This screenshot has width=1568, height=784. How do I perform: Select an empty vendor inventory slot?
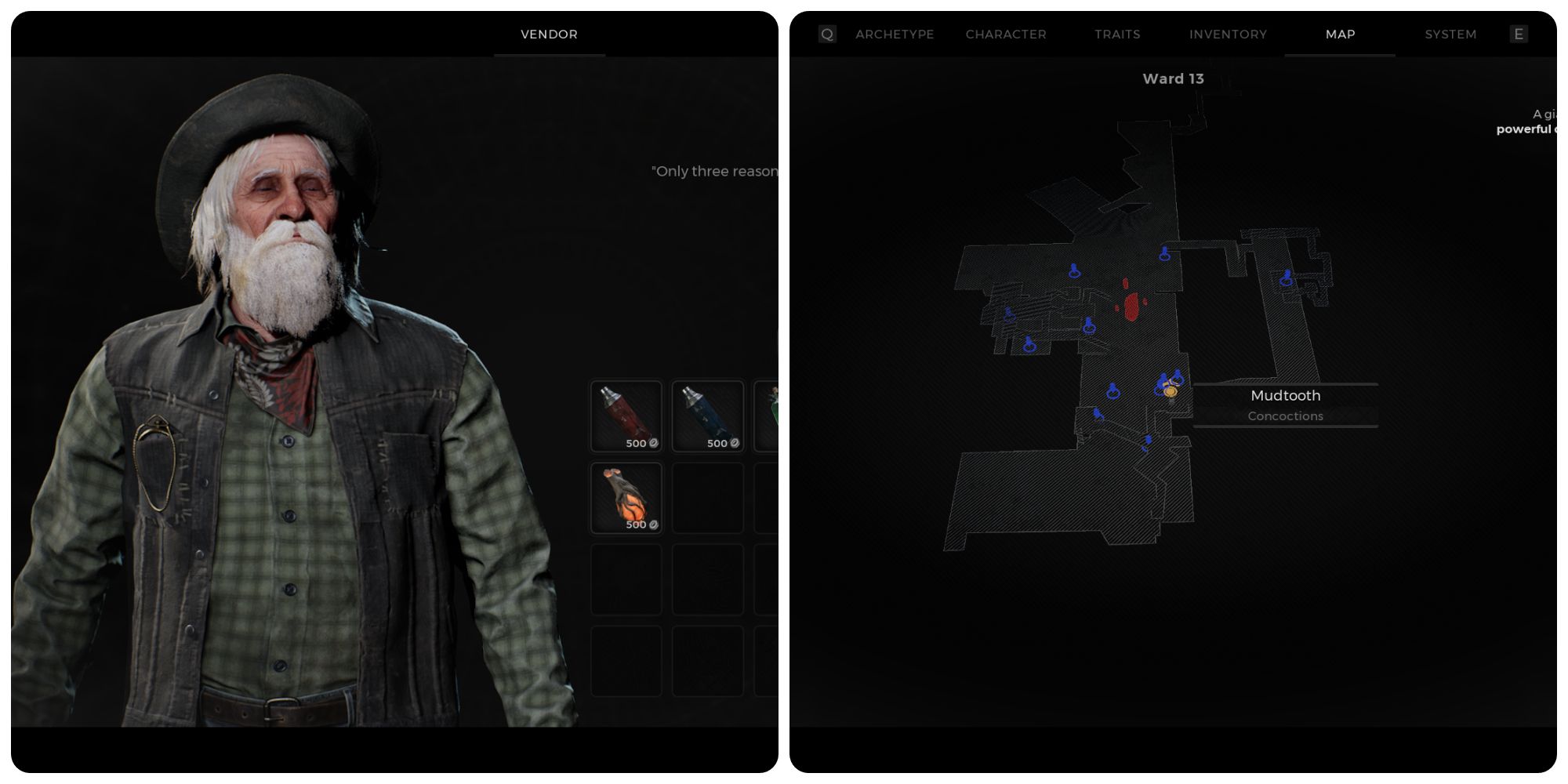pos(706,499)
